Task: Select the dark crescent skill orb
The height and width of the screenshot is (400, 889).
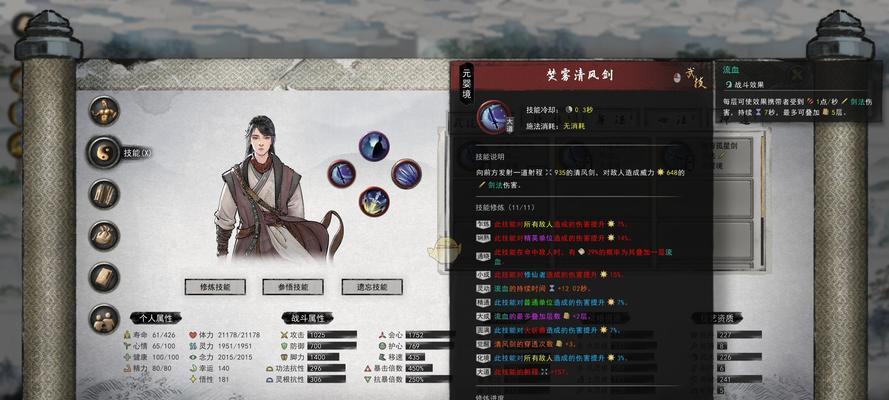Action: [x=374, y=146]
